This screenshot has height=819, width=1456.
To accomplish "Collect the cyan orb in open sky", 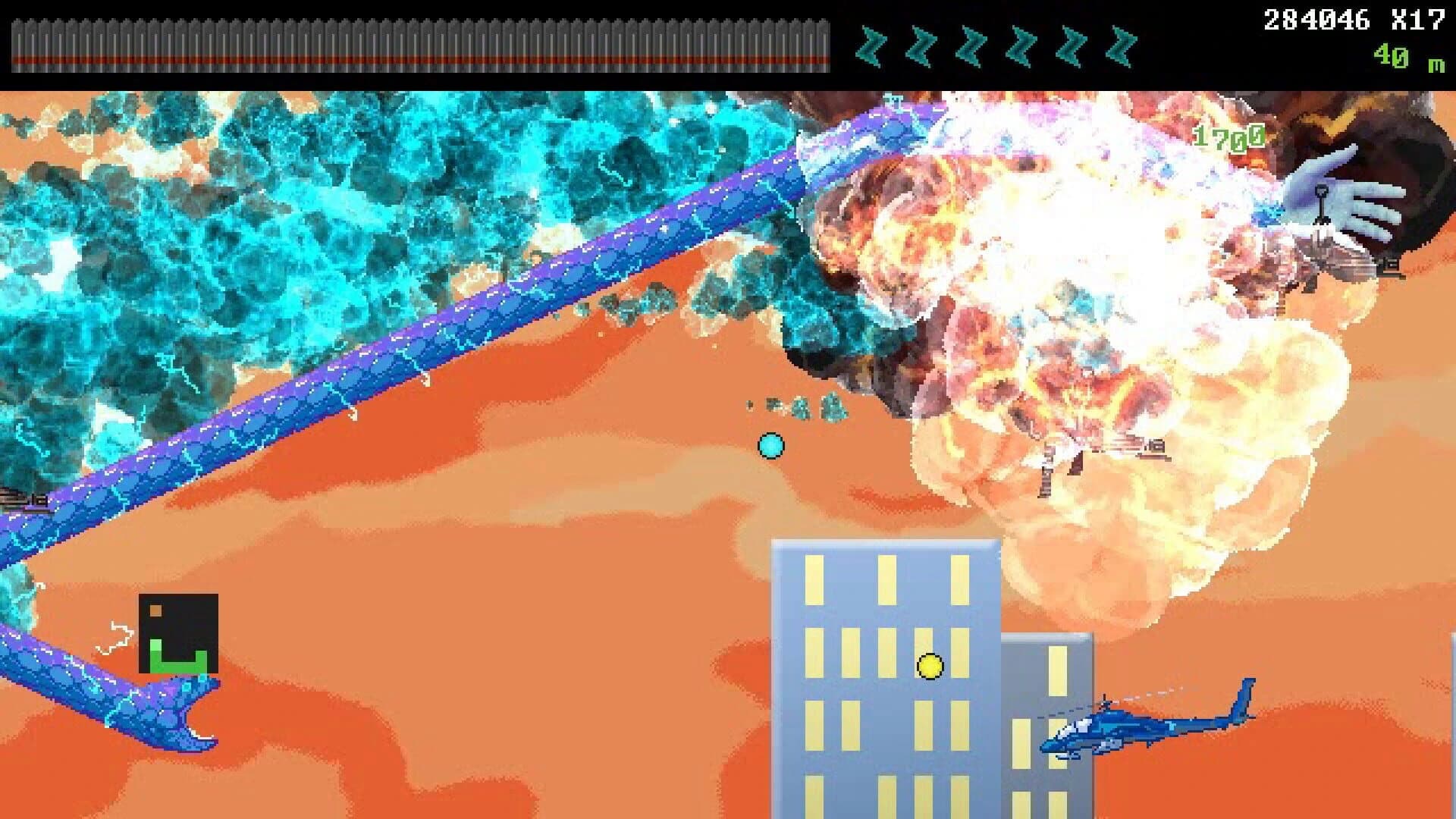I will coord(771,447).
